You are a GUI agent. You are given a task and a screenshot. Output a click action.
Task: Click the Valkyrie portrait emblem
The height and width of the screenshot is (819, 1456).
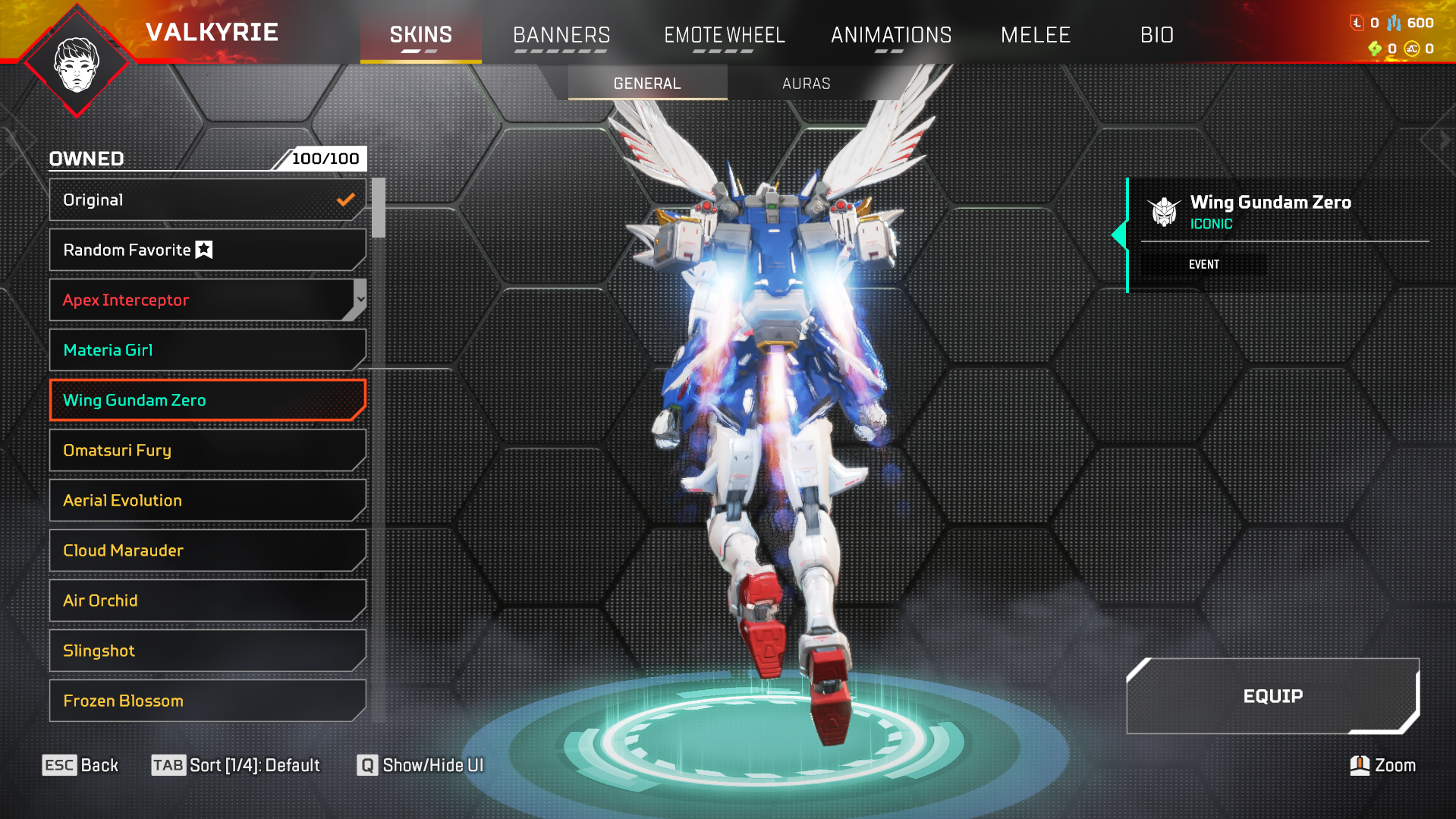(77, 64)
